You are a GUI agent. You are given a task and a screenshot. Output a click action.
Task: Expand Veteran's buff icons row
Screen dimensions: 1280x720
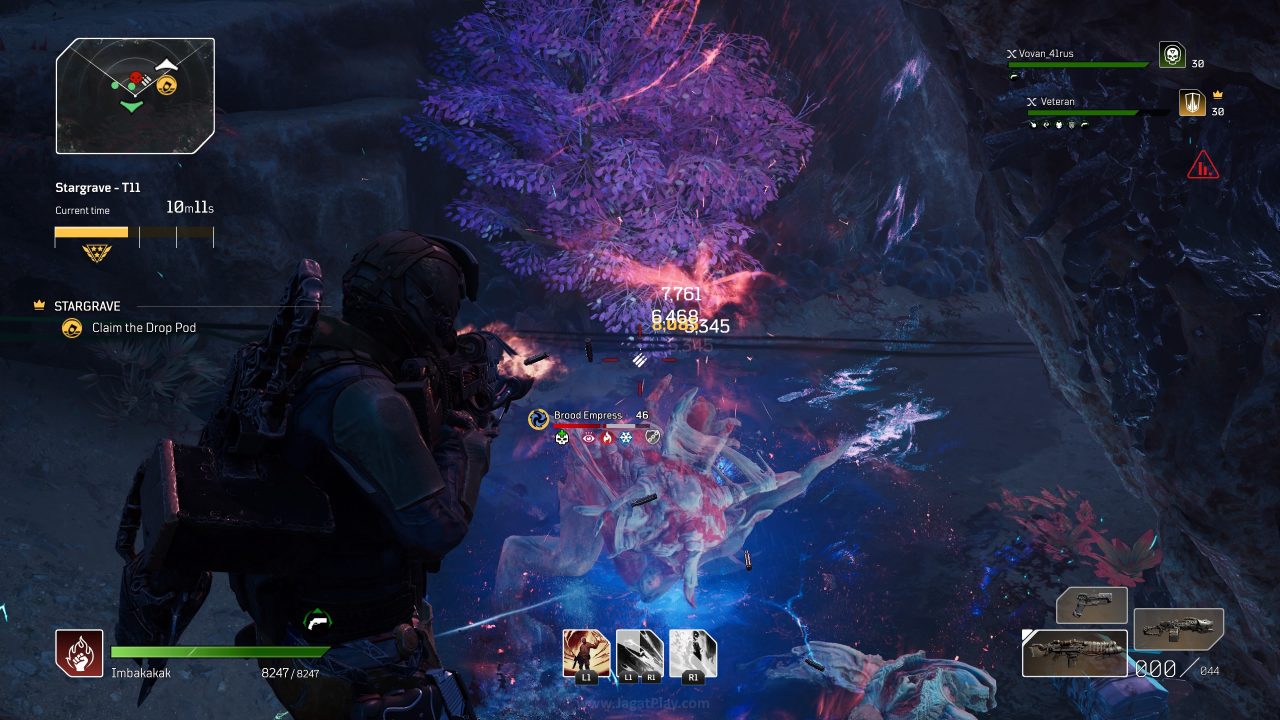click(x=1058, y=123)
